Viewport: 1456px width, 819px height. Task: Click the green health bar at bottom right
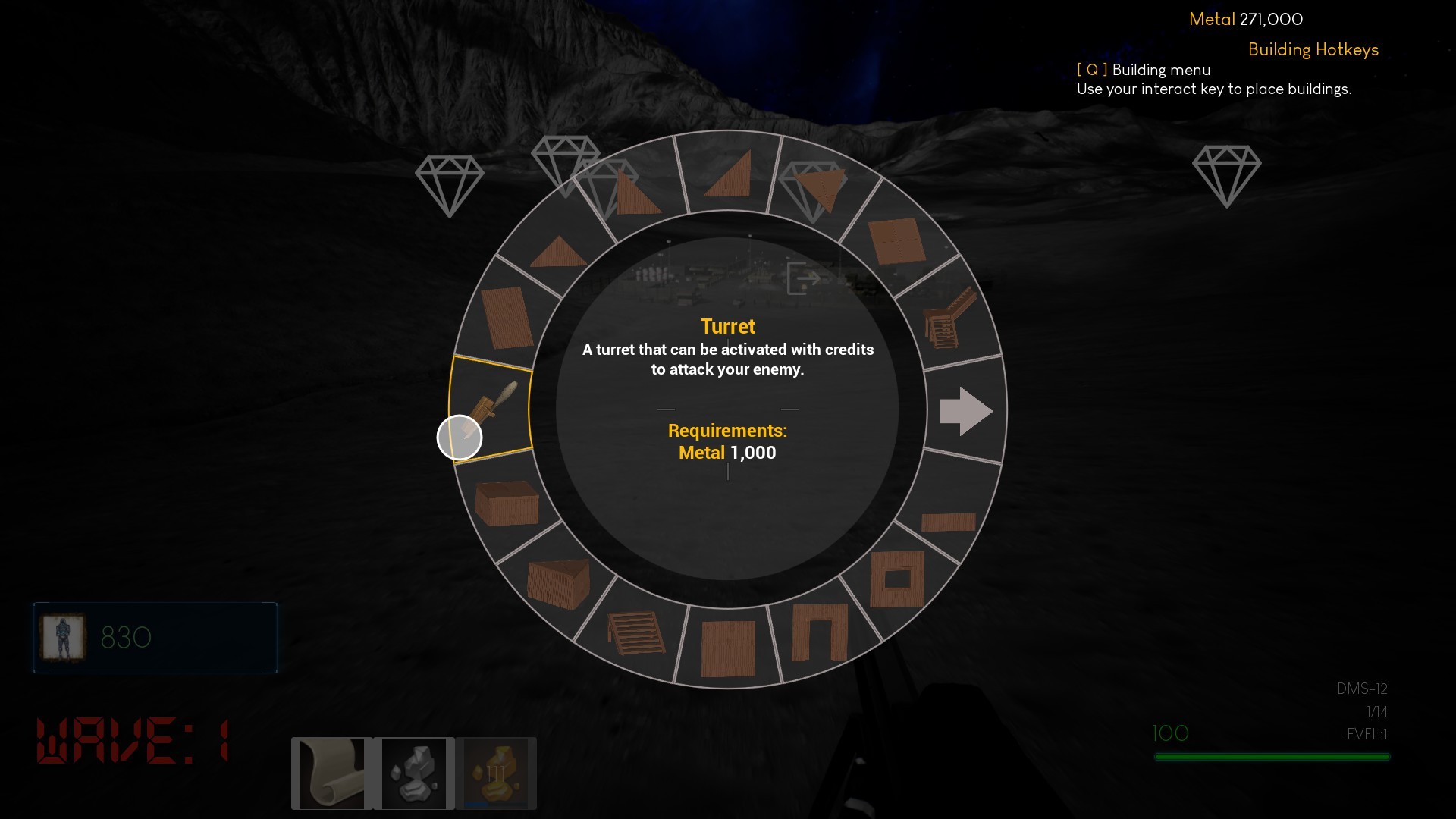pos(1272,756)
